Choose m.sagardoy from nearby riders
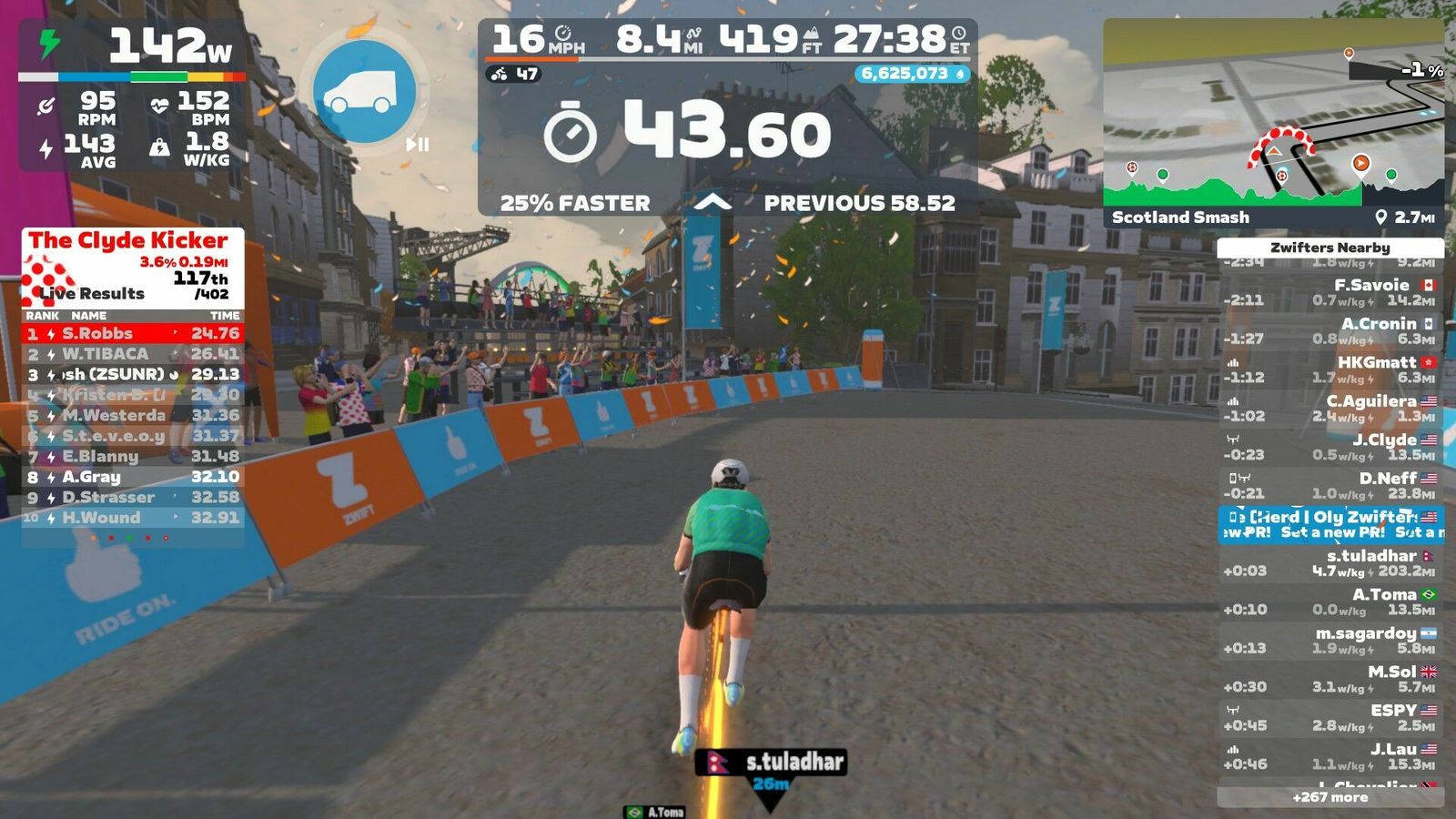Image resolution: width=1456 pixels, height=819 pixels. (1330, 641)
